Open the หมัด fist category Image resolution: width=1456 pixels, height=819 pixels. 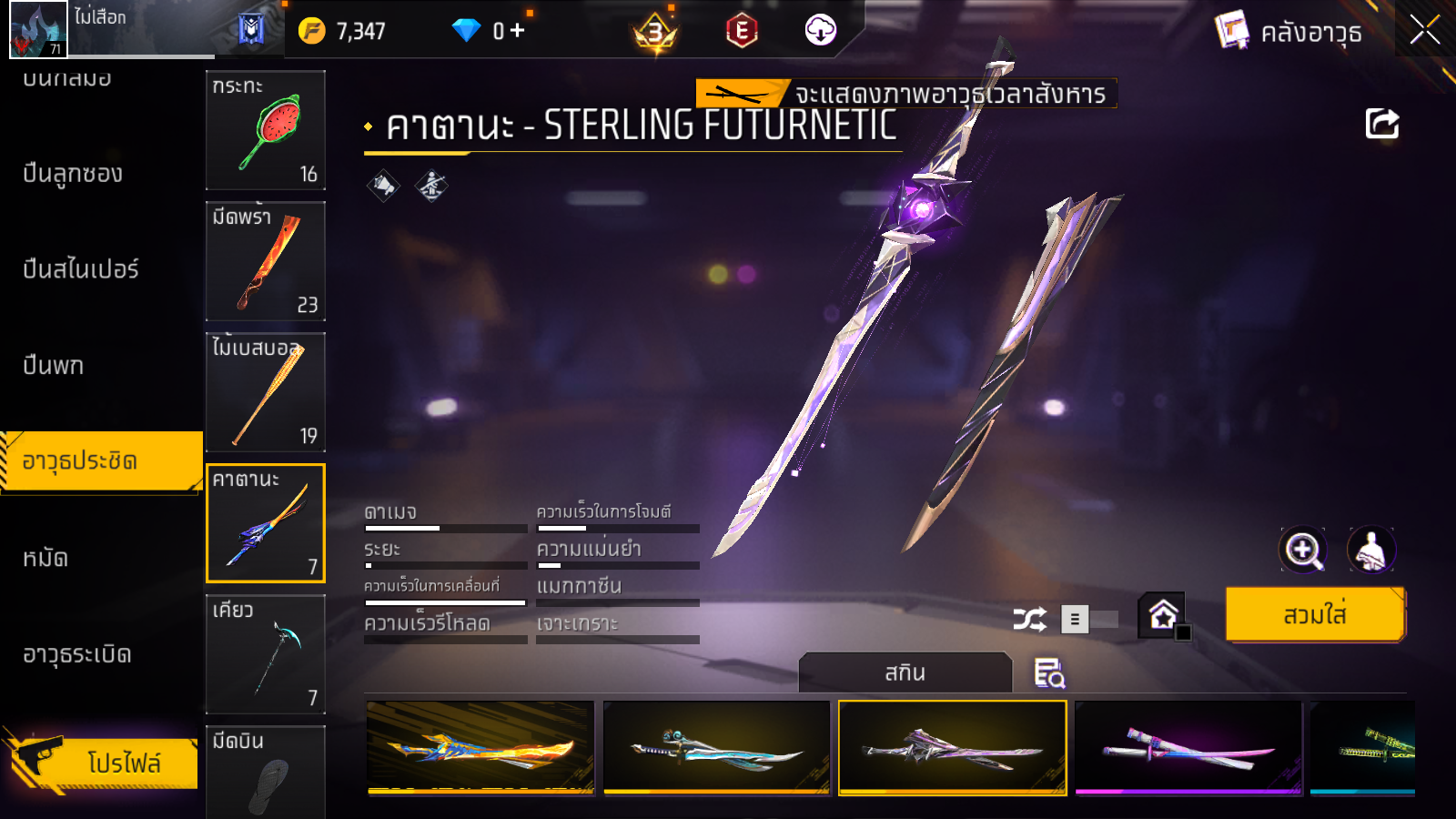45,558
